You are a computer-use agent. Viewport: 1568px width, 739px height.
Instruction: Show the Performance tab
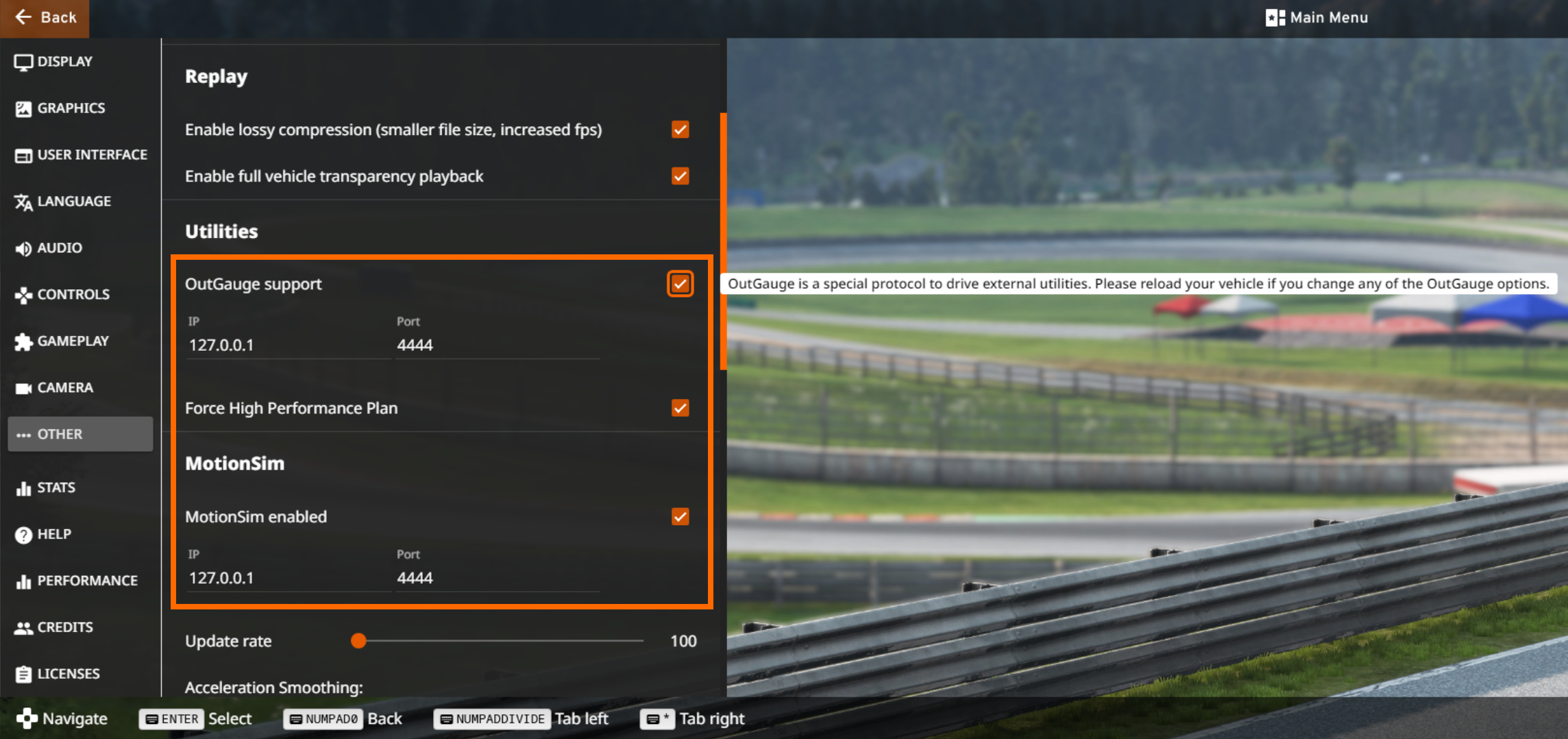(x=86, y=581)
